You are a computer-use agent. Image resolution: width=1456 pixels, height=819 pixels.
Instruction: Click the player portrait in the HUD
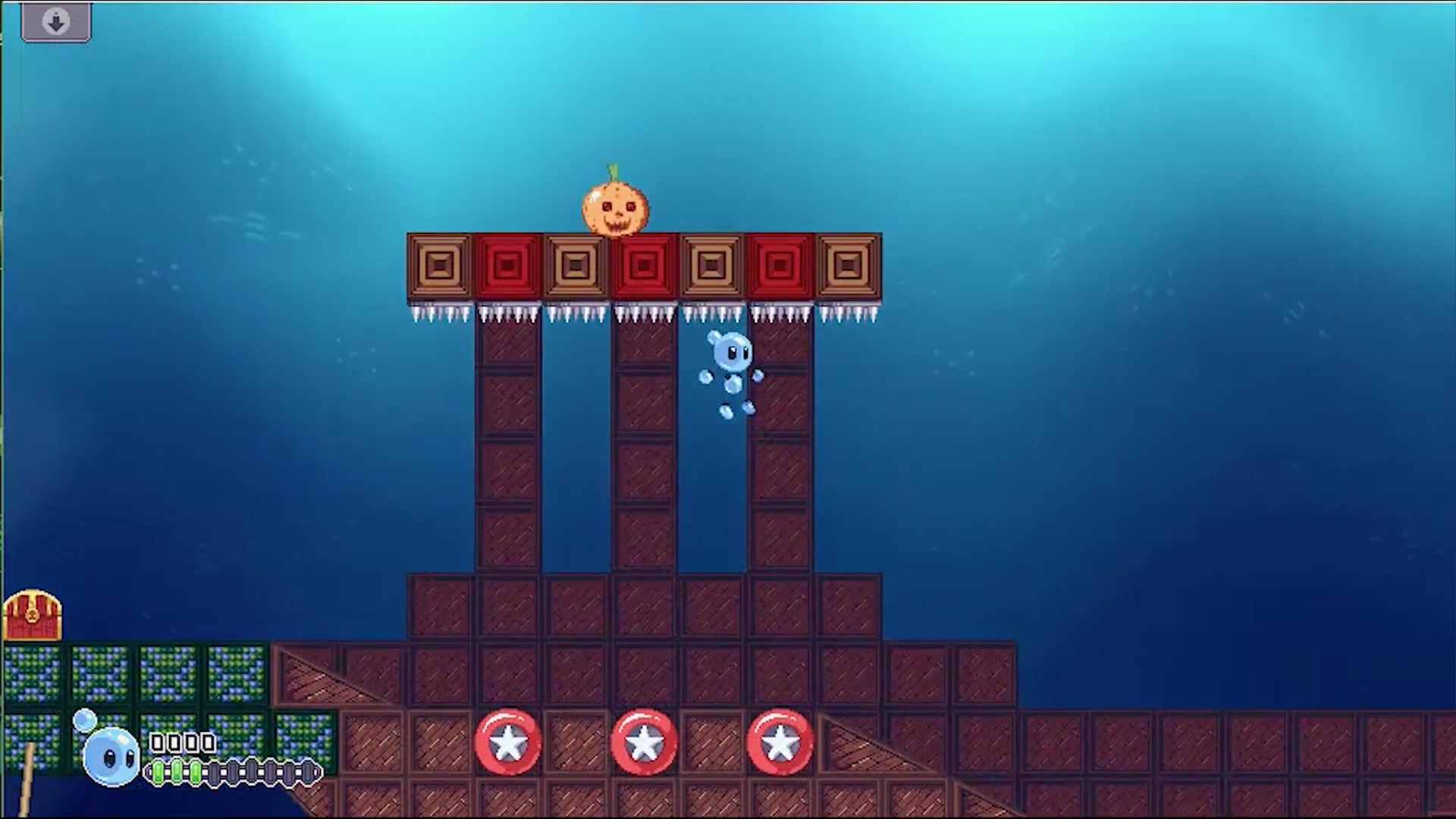coord(112,755)
